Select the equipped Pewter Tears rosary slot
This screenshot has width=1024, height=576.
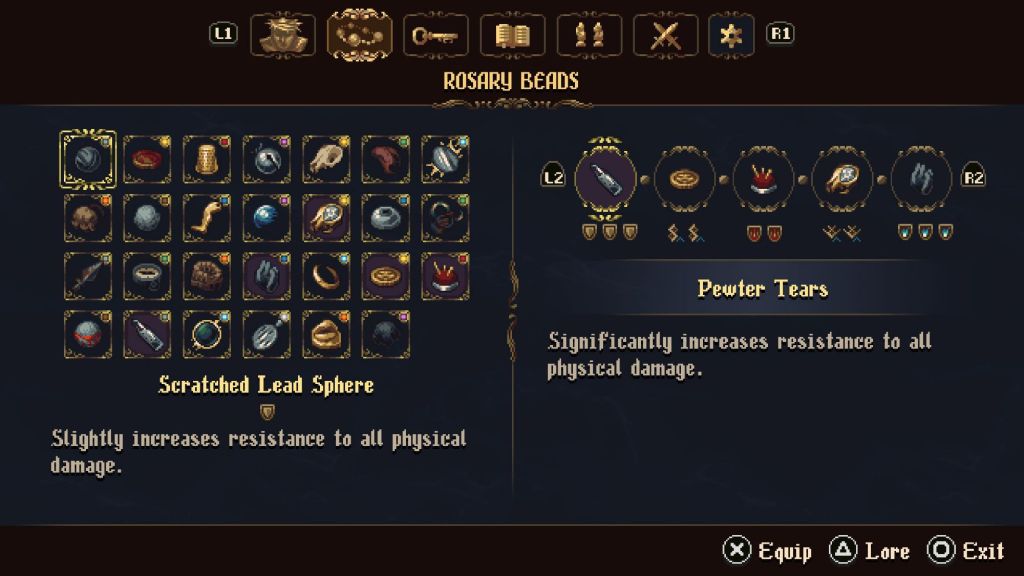click(606, 178)
